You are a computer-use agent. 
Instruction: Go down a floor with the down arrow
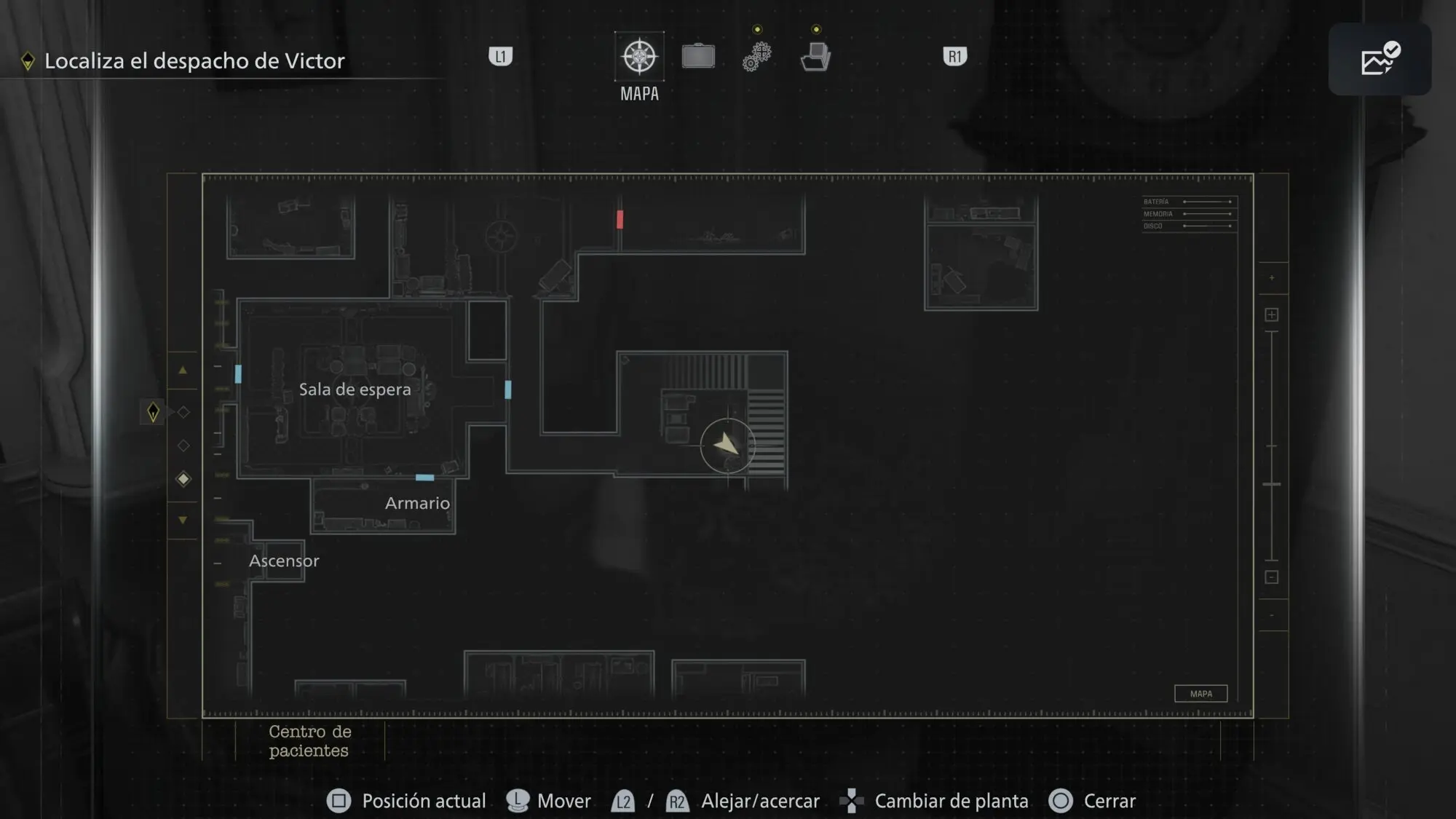183,520
